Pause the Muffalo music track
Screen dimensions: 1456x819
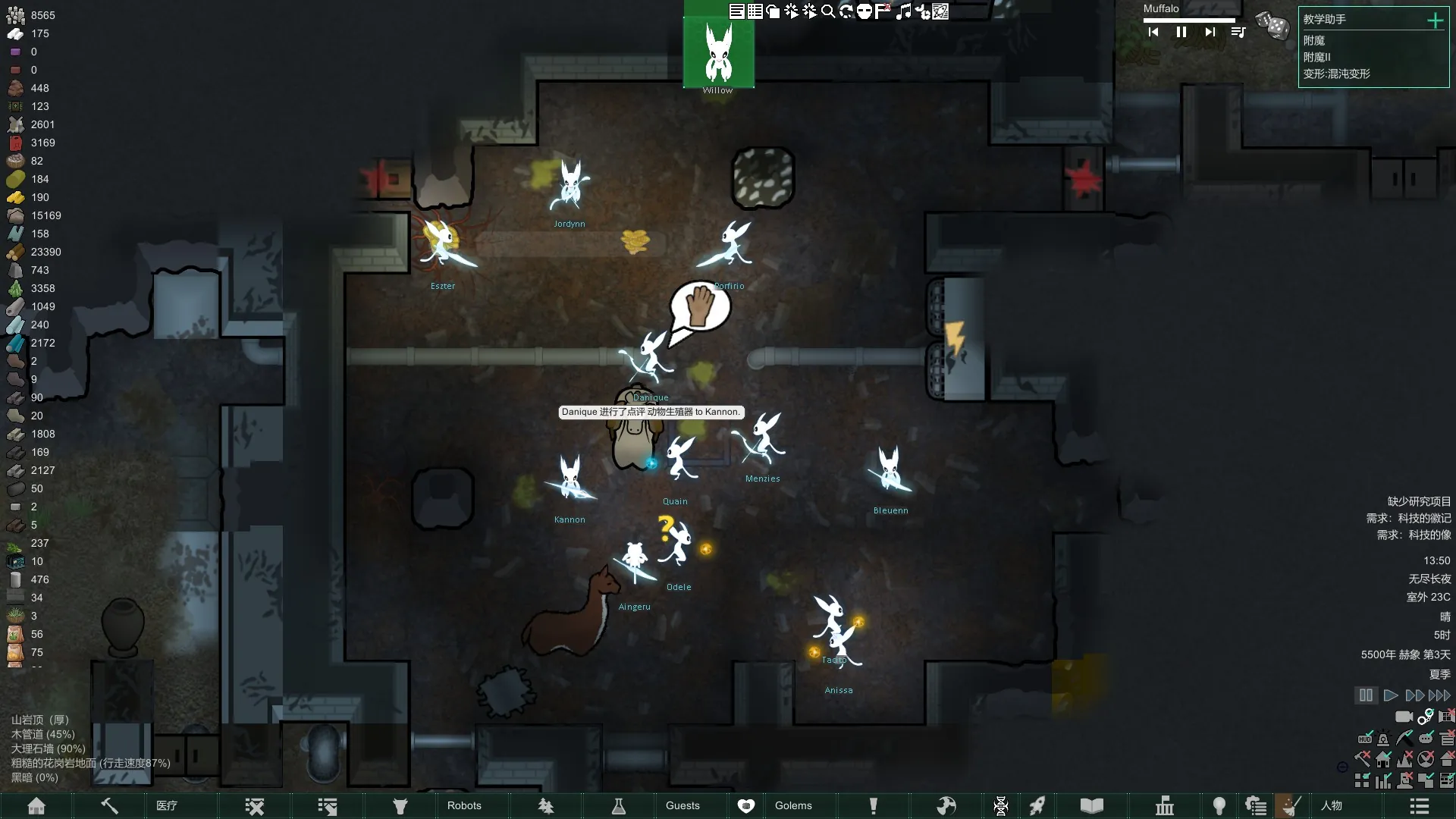click(x=1181, y=32)
